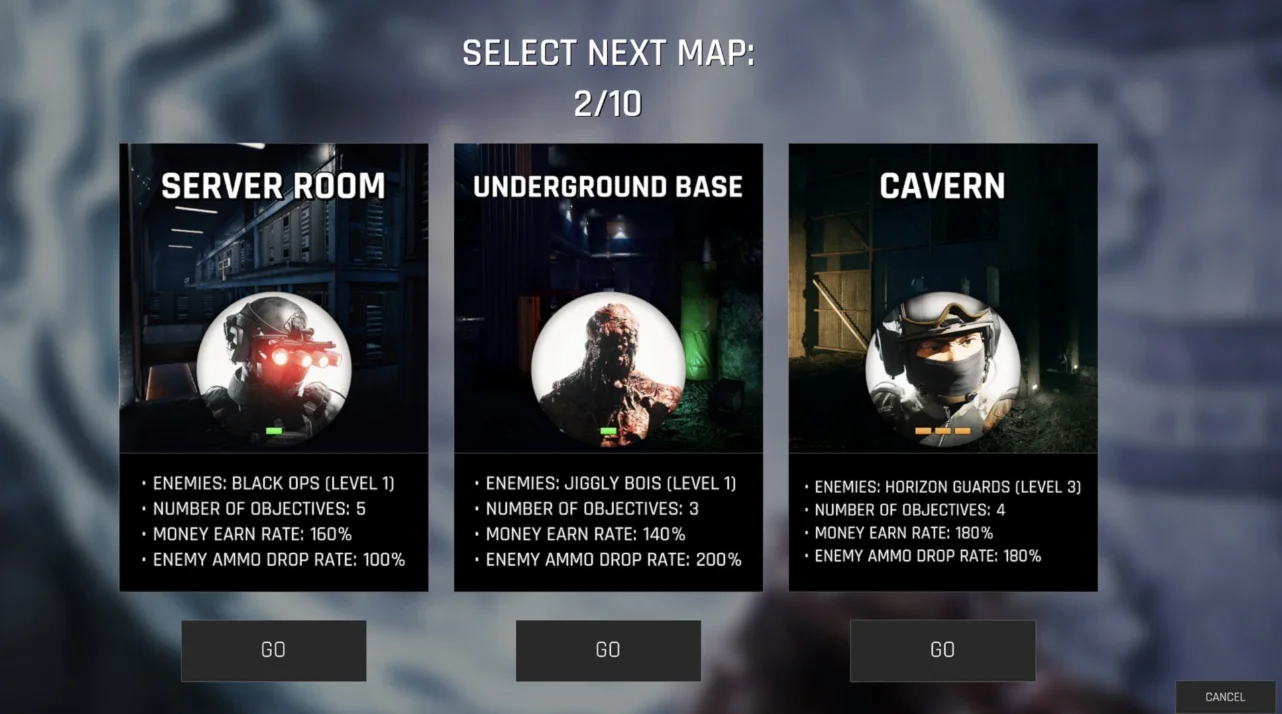Screen dimensions: 1282x714
Task: Choose GO for the Underground Base map
Action: 608,650
